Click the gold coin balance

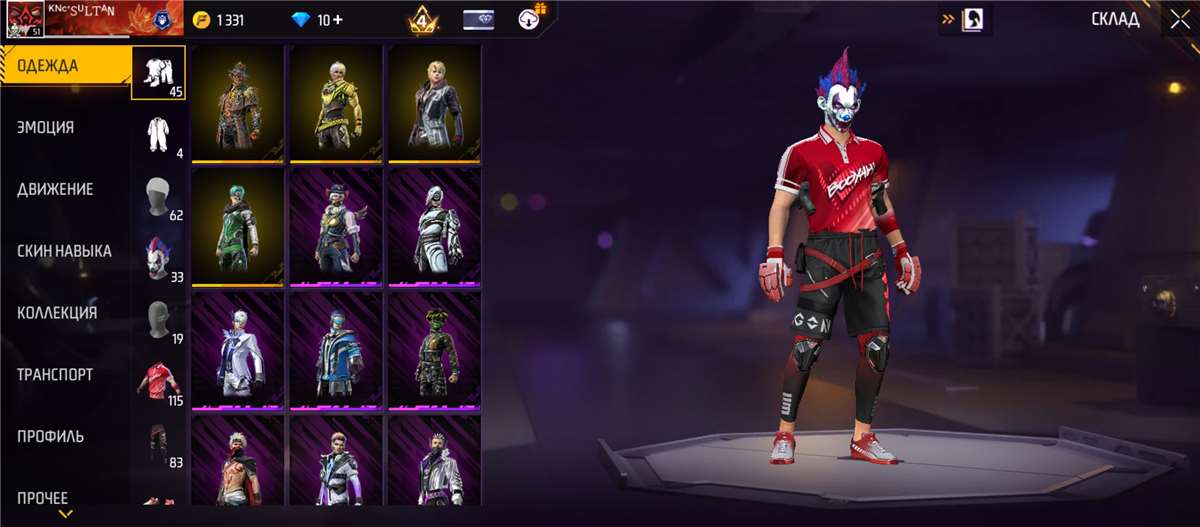[x=218, y=19]
